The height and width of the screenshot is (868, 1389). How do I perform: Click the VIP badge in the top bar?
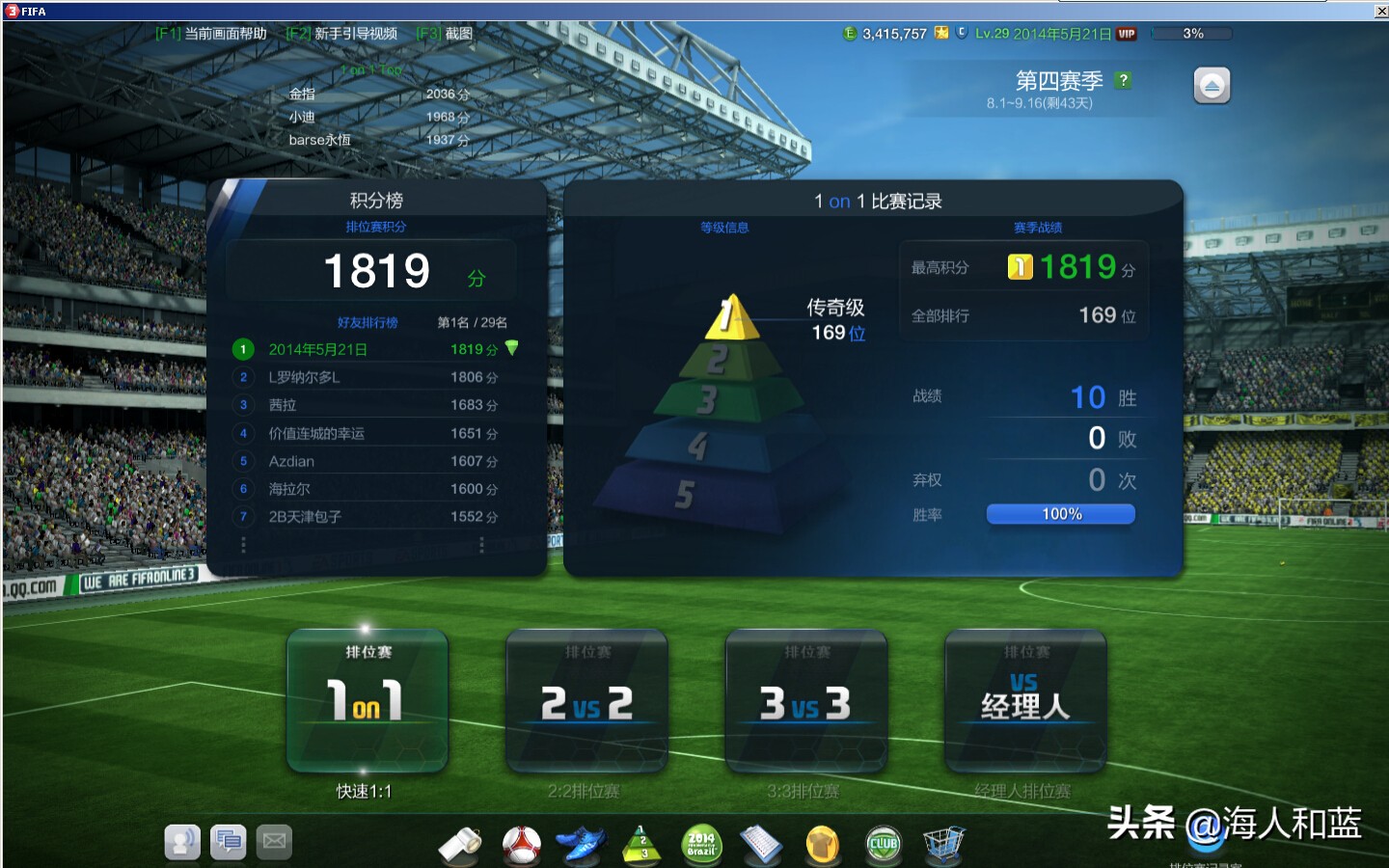coord(1127,32)
